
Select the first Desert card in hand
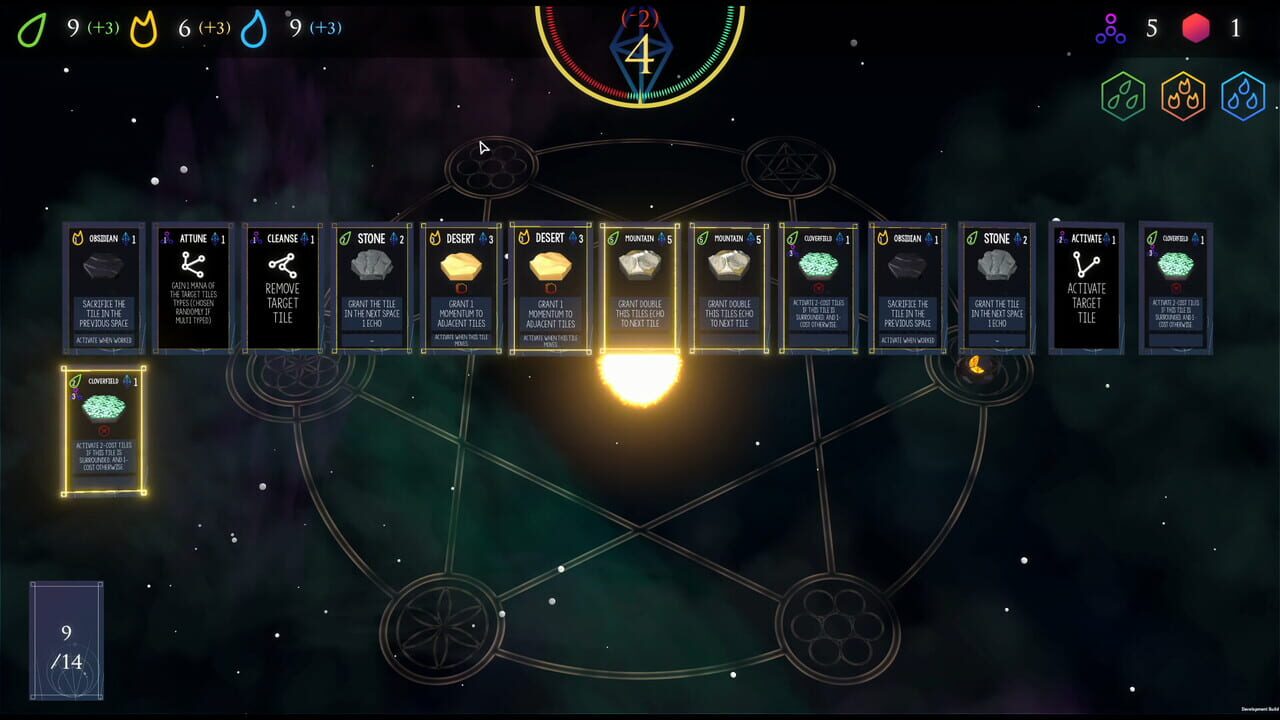click(462, 285)
